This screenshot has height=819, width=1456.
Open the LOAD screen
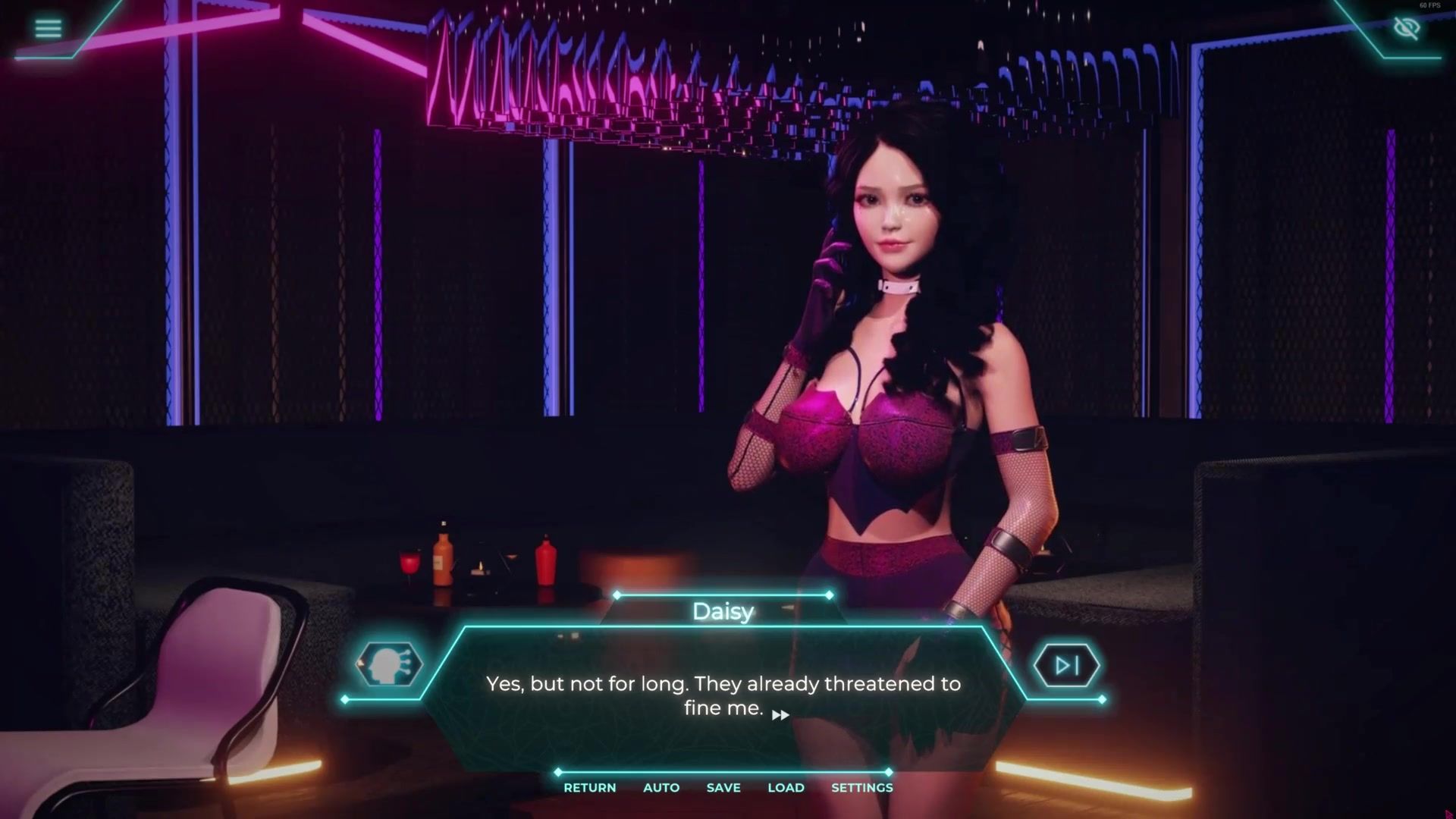click(786, 788)
